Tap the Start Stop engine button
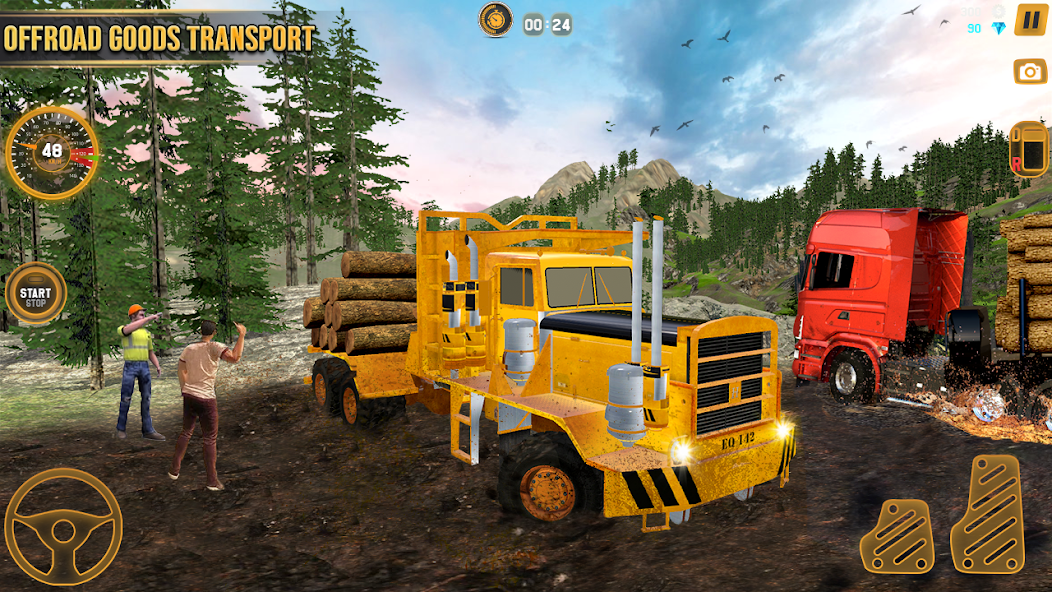The image size is (1052, 592). pos(36,294)
